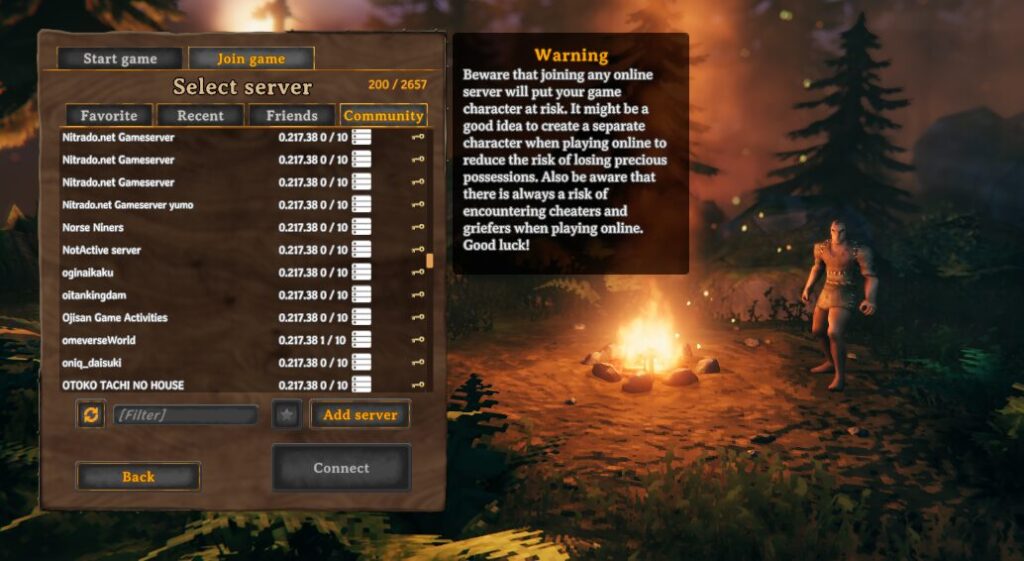Focus the server Filter text field
This screenshot has width=1024, height=561.
185,414
